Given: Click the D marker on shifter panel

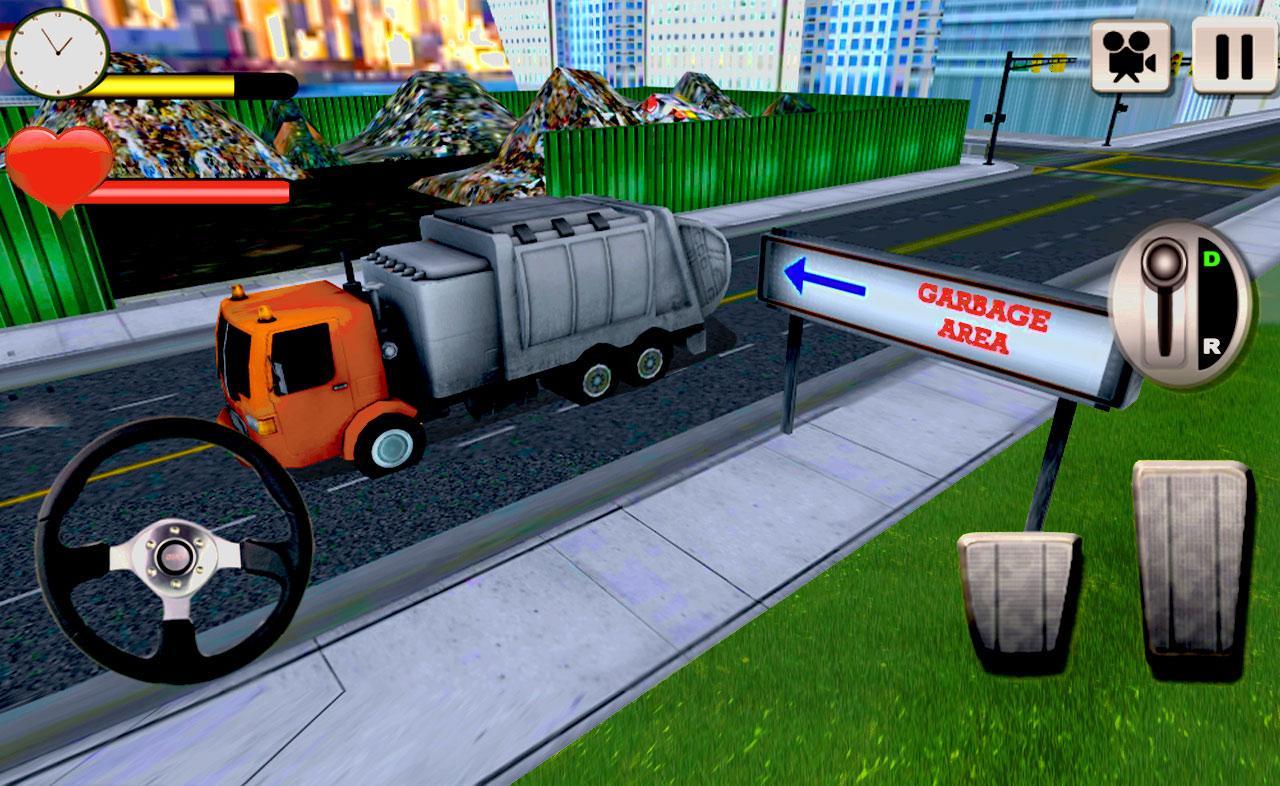Looking at the screenshot, I should click(1212, 257).
